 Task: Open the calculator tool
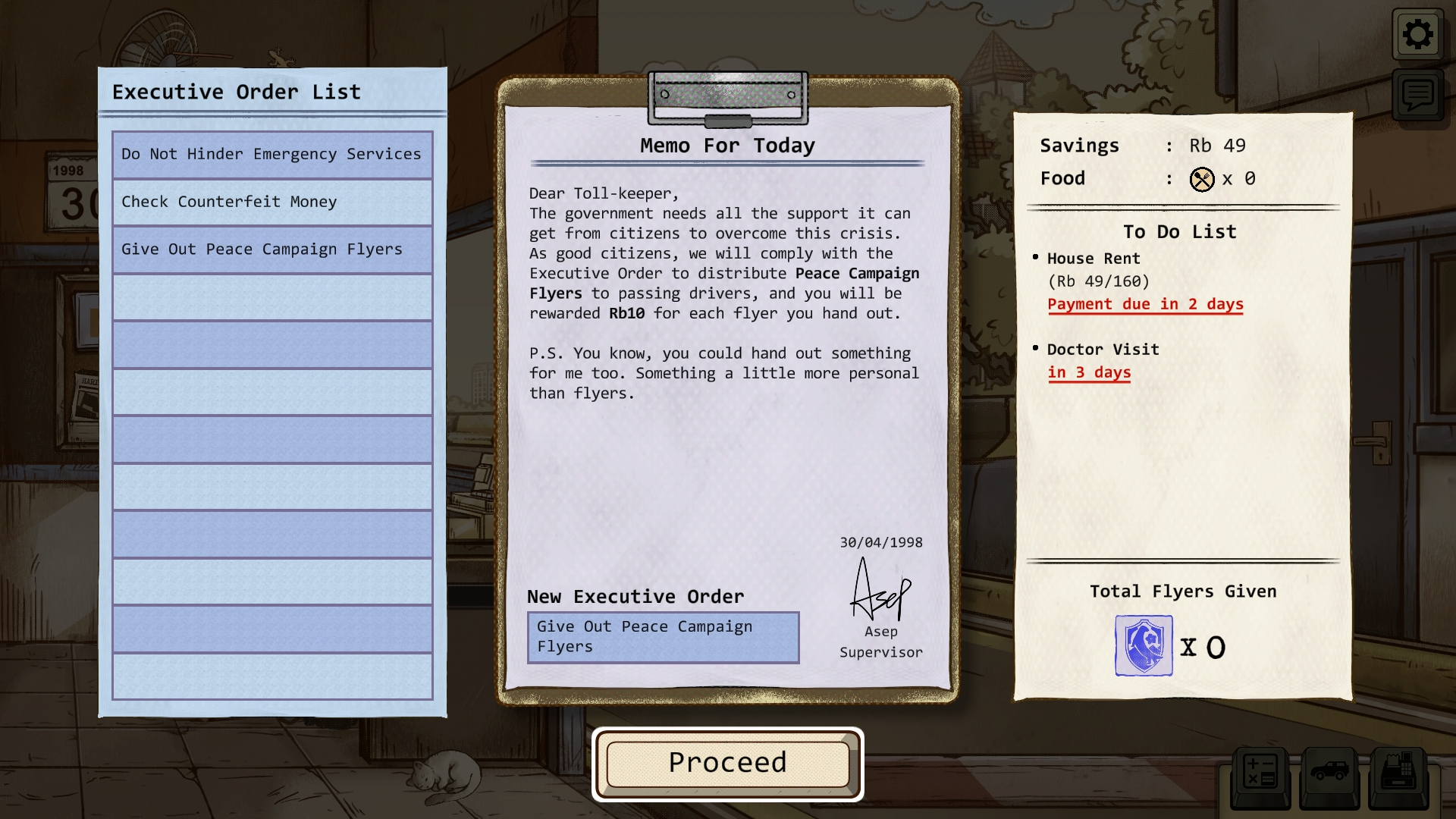(1260, 775)
